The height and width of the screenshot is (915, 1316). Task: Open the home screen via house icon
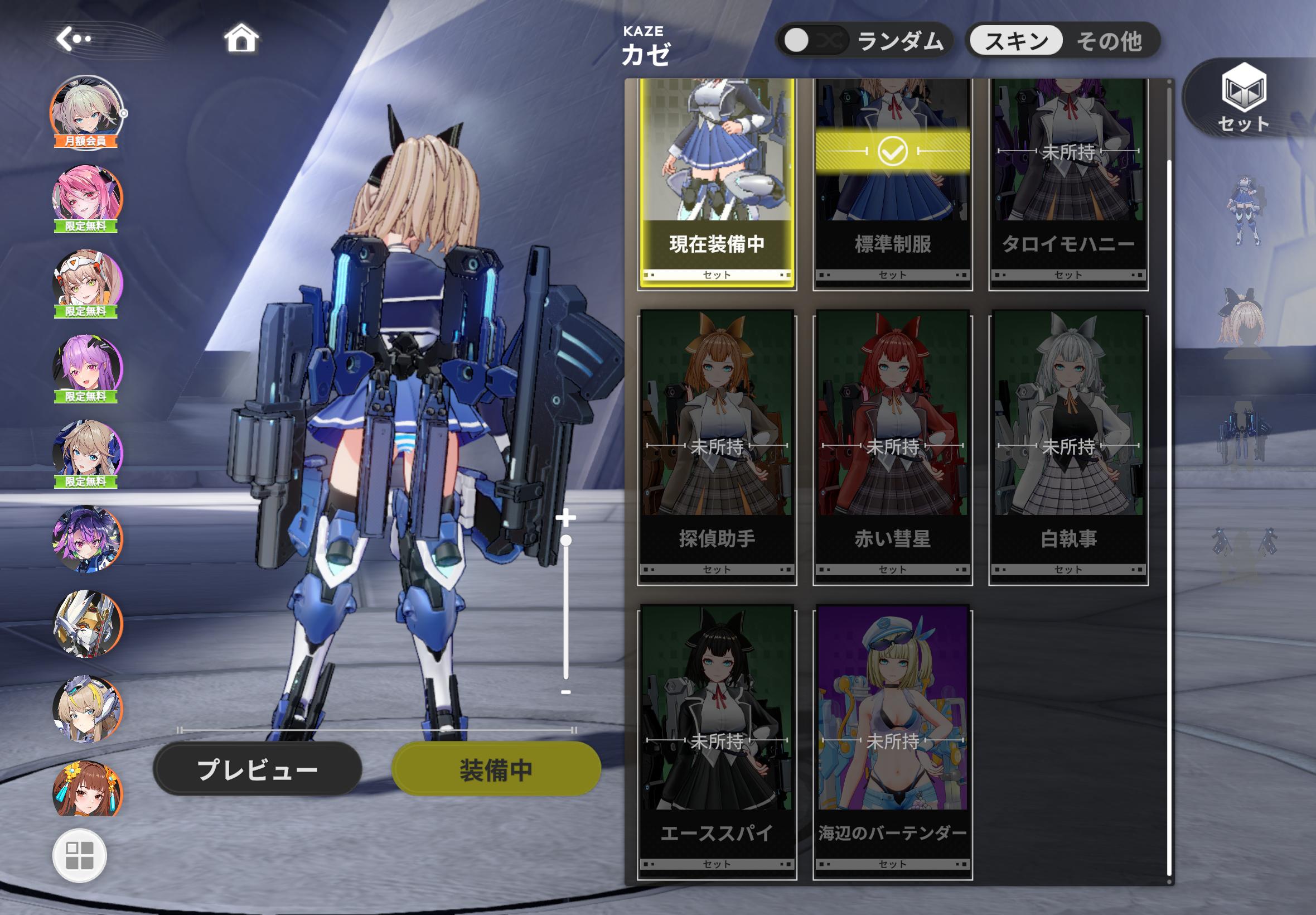243,38
